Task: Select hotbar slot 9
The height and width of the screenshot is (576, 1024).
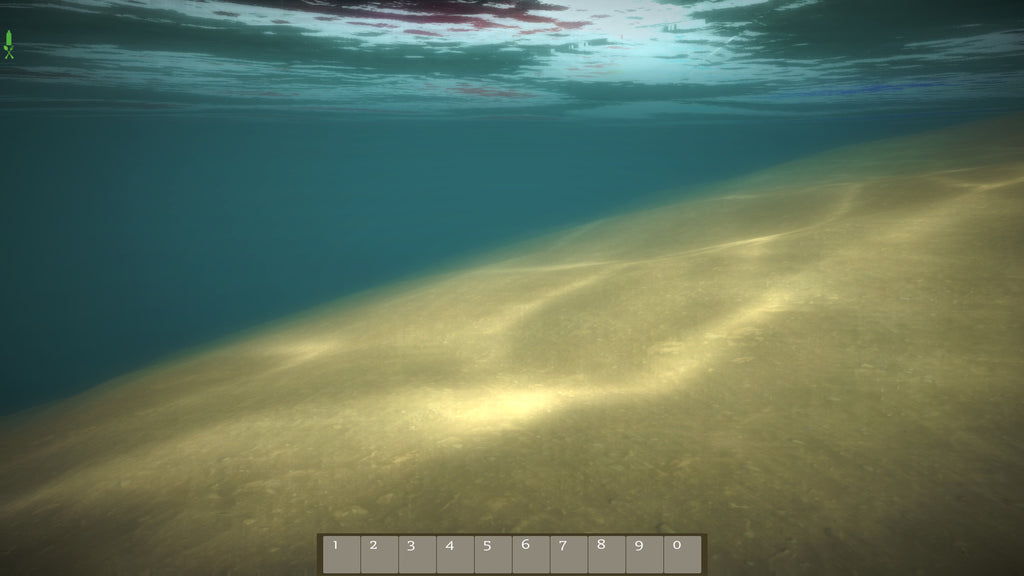Action: 645,555
